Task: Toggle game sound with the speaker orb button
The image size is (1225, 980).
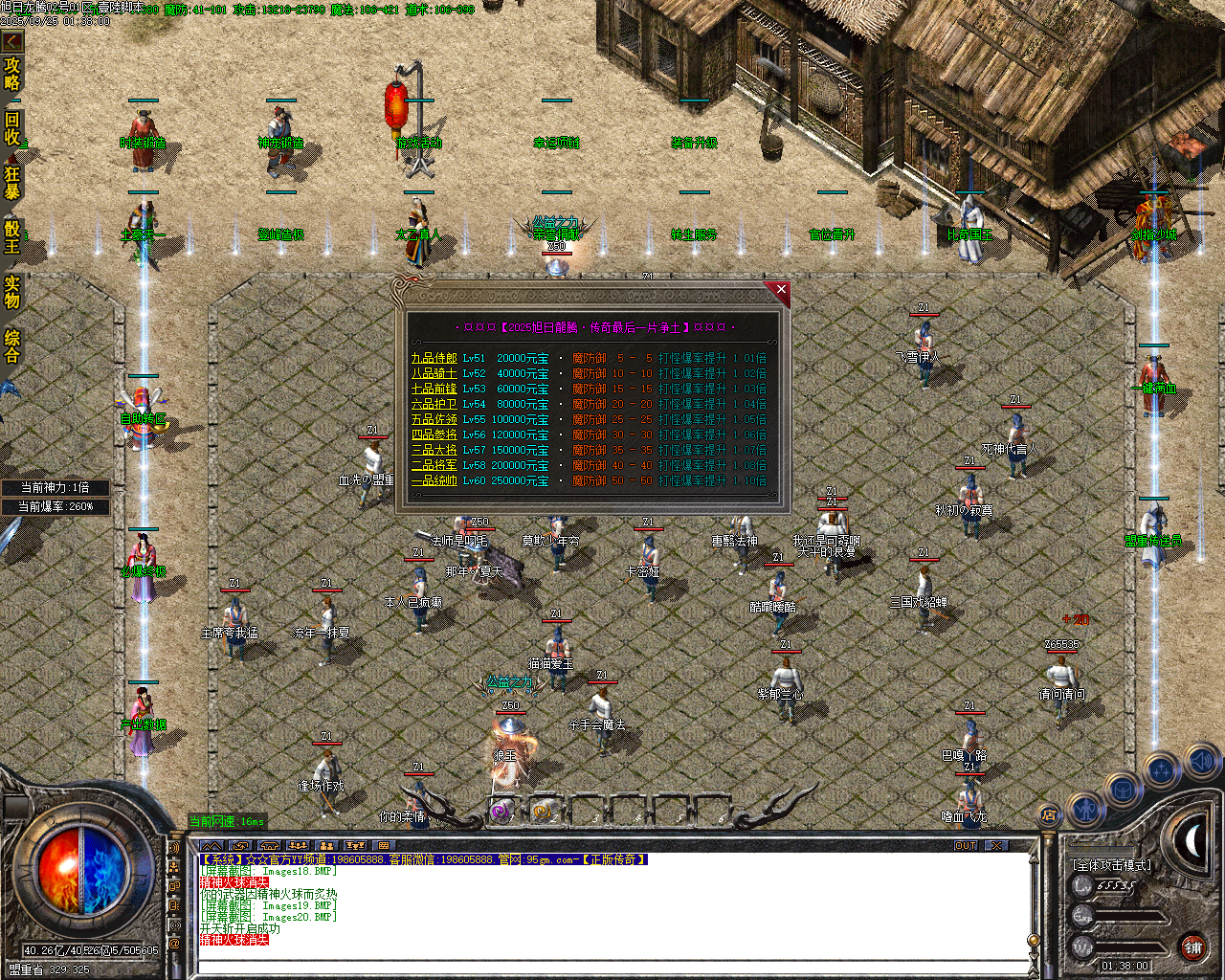Action: pyautogui.click(x=1201, y=762)
